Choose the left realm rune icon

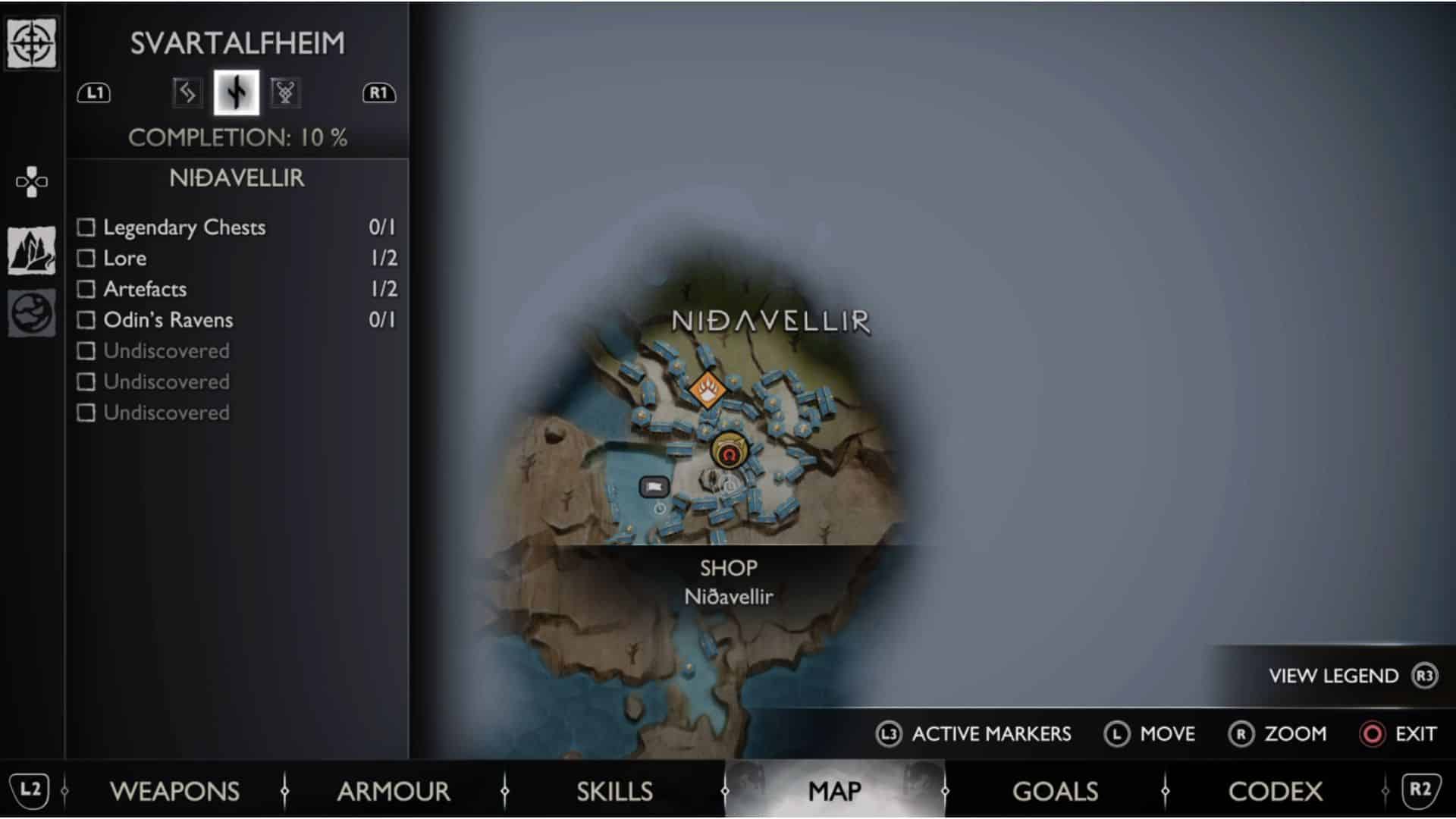click(186, 93)
